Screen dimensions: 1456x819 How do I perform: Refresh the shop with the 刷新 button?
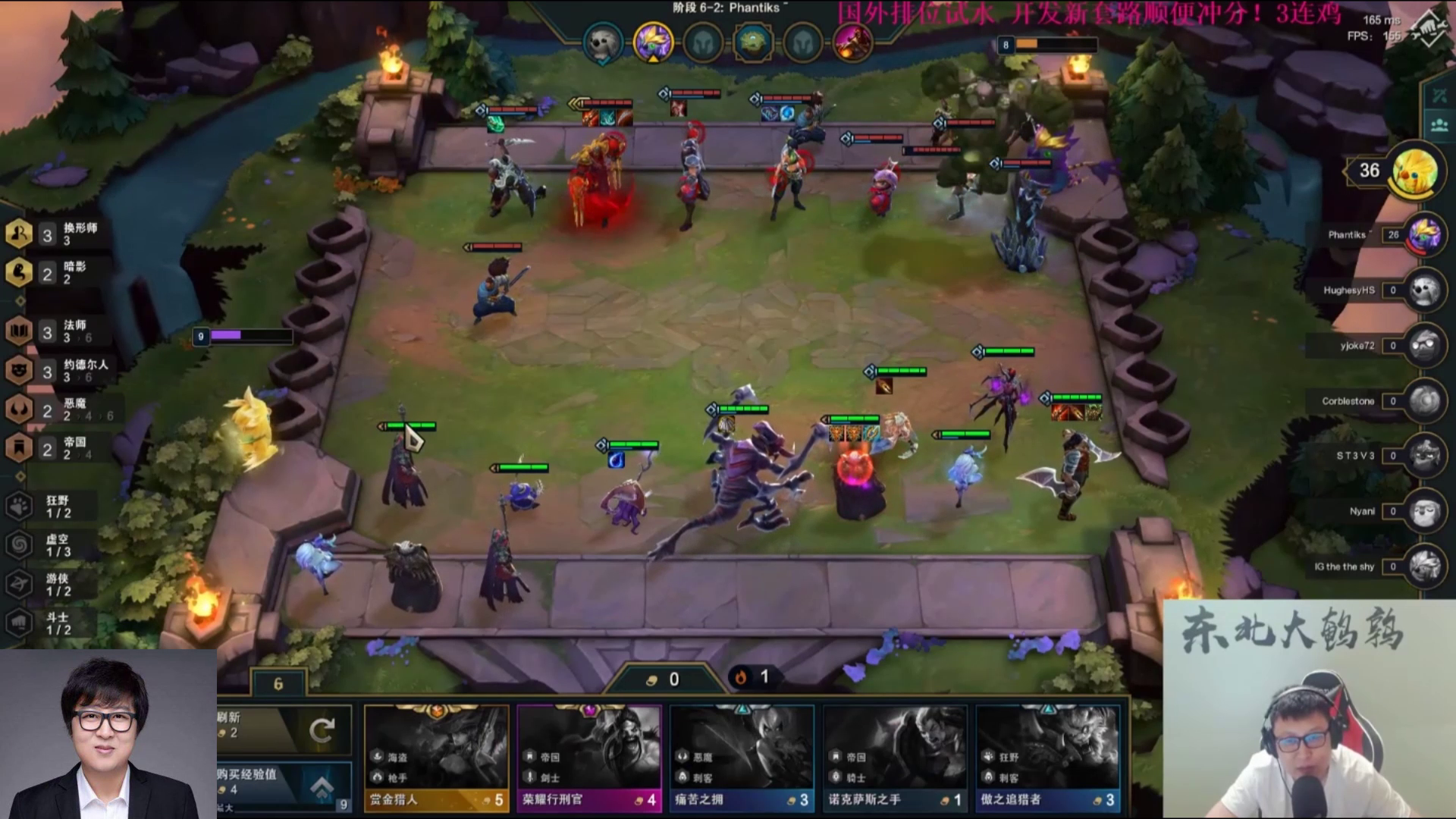[284, 730]
